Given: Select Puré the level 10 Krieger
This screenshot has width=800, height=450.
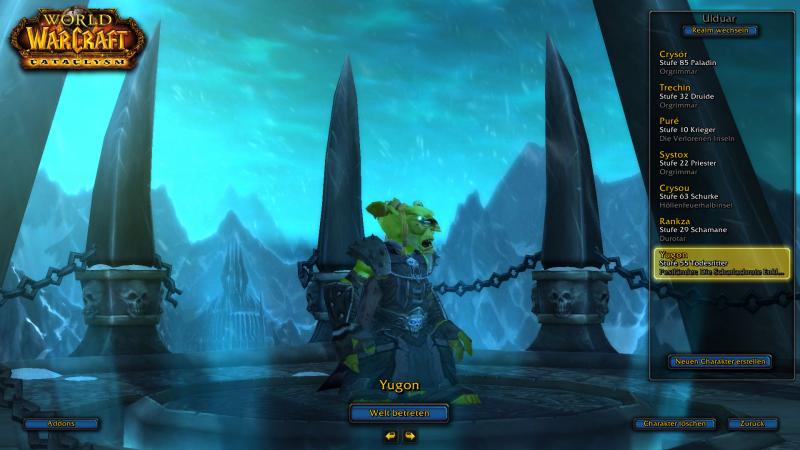Looking at the screenshot, I should [718, 128].
